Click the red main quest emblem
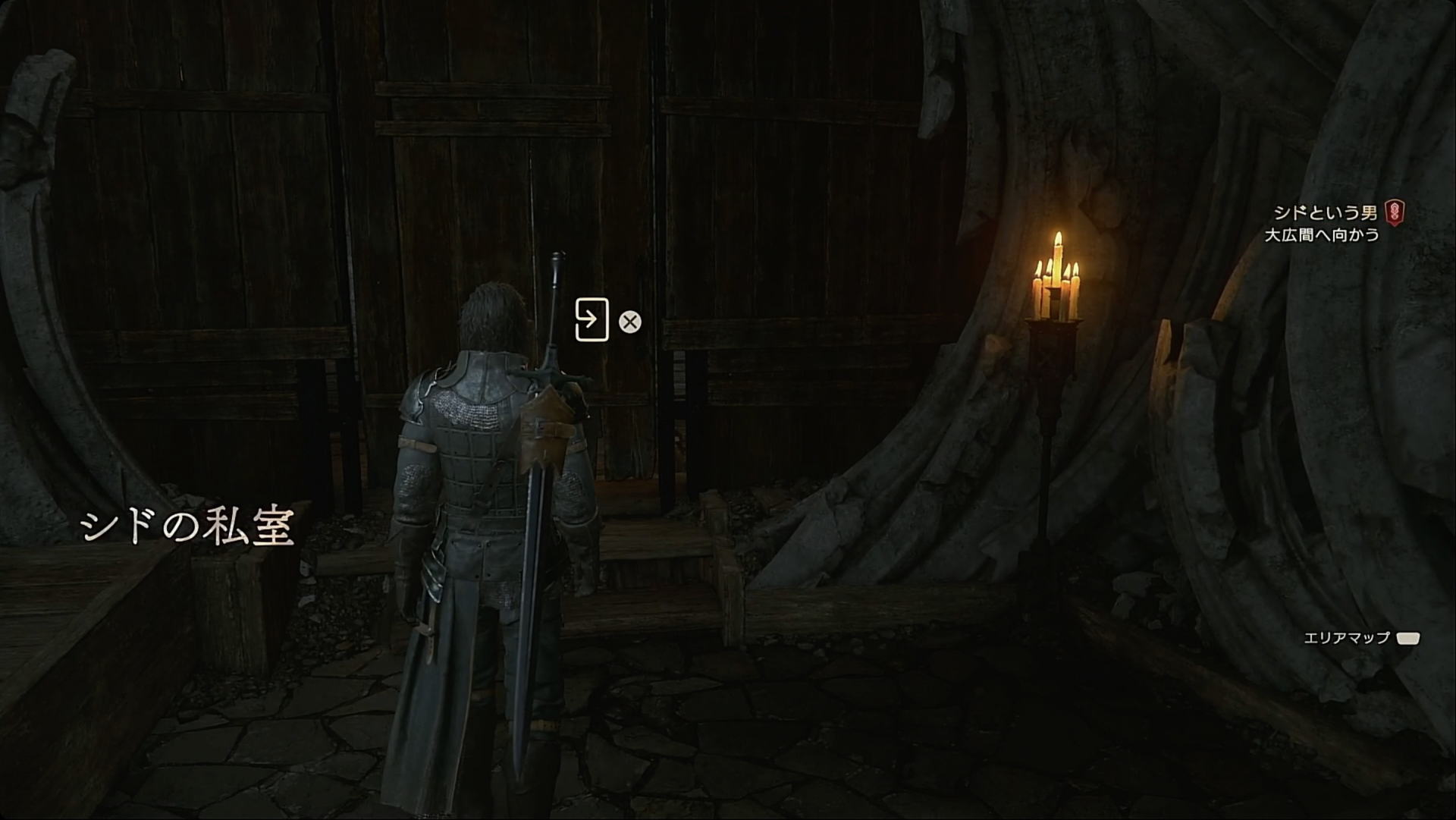Screen dimensions: 1456x820 click(1394, 212)
